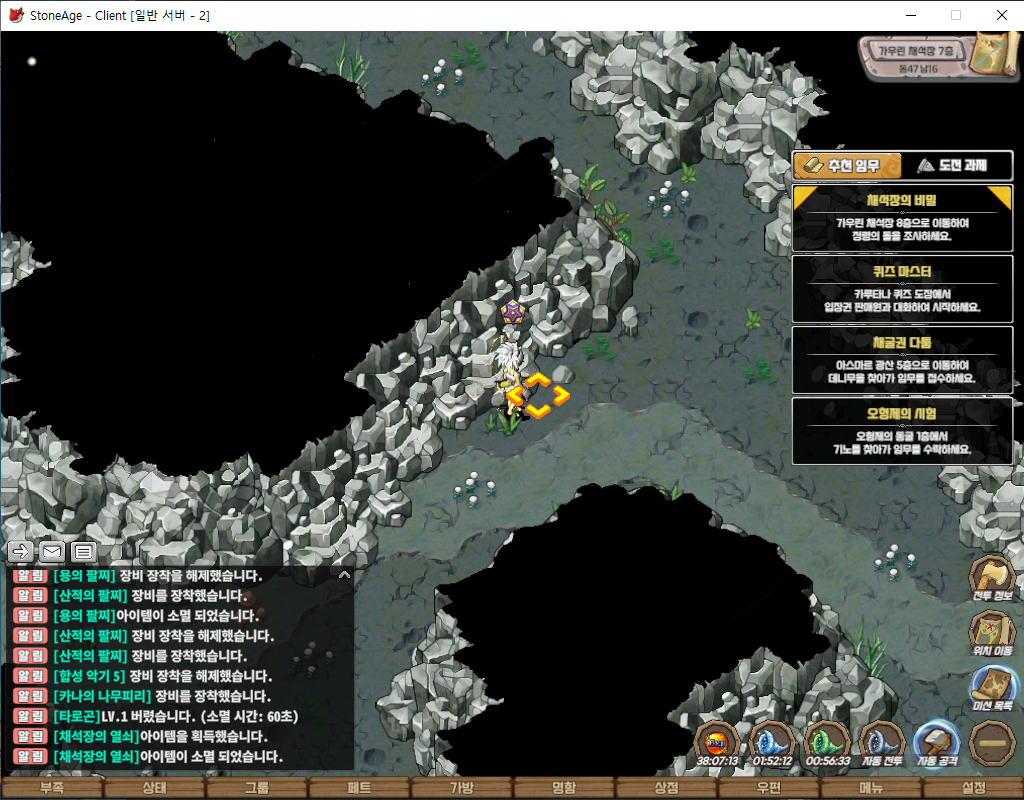
Task: Click the envelope button above the chat
Action: click(51, 551)
